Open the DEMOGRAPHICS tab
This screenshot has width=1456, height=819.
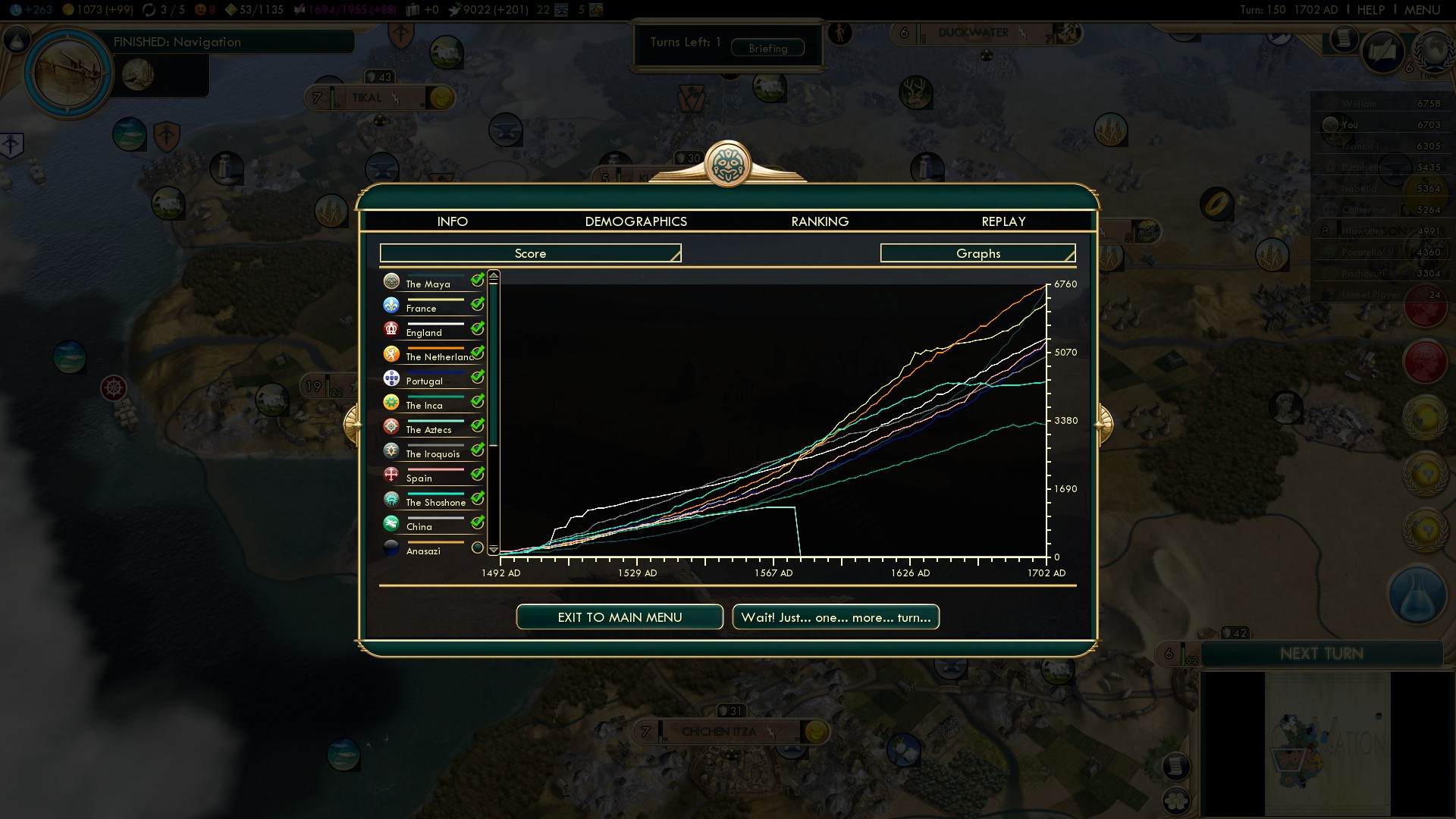click(x=635, y=221)
